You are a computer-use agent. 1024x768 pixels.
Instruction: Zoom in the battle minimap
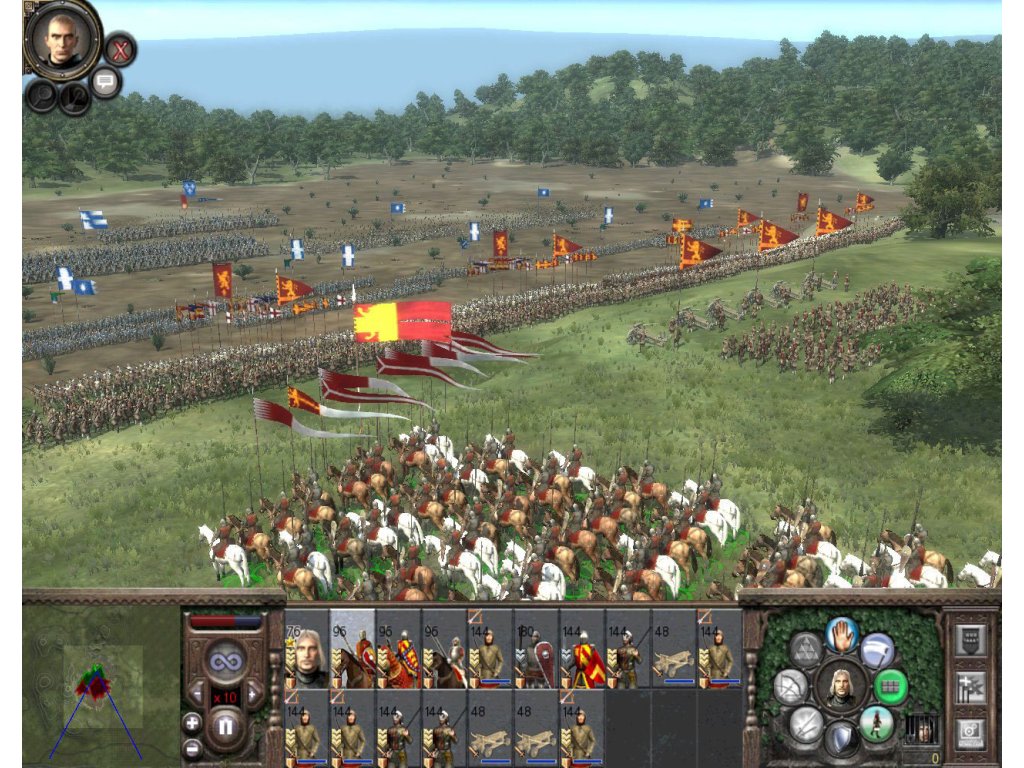tap(191, 722)
